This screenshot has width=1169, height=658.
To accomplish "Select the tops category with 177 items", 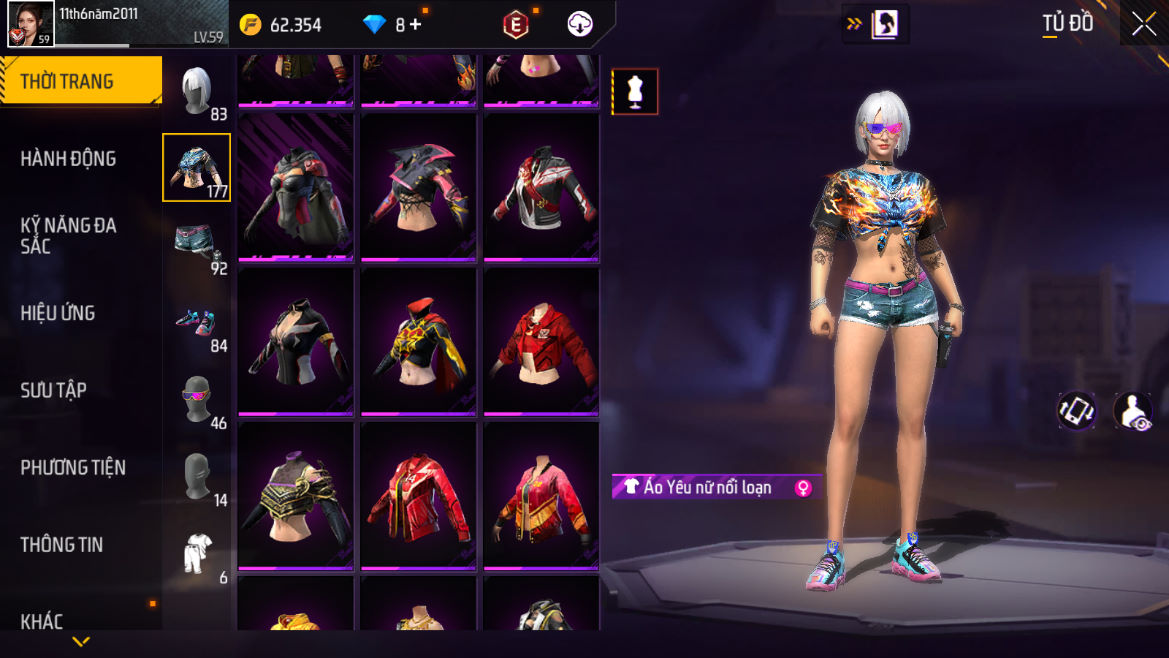I will (x=197, y=167).
